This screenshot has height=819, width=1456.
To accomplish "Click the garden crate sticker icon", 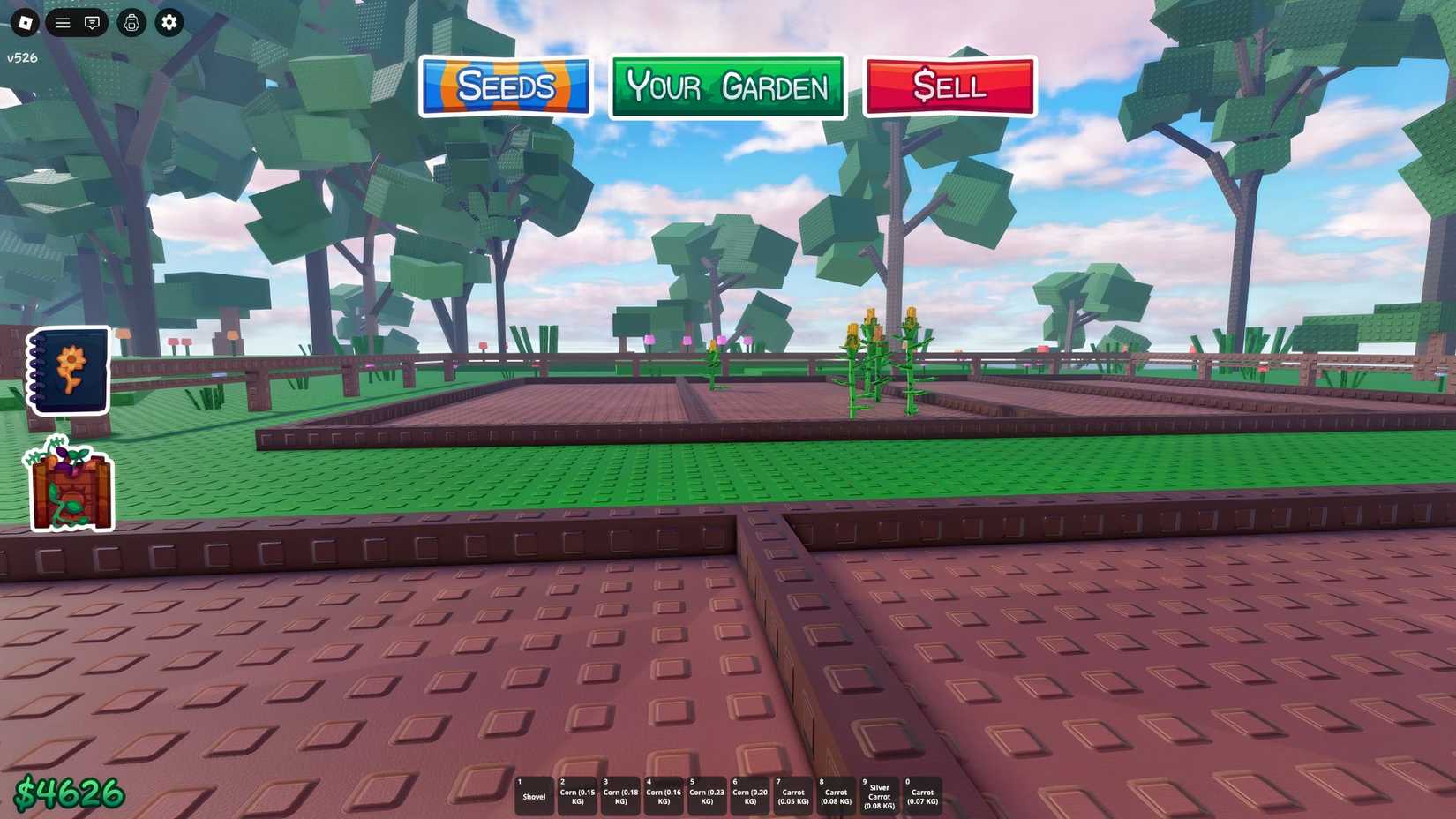I will pos(68,485).
